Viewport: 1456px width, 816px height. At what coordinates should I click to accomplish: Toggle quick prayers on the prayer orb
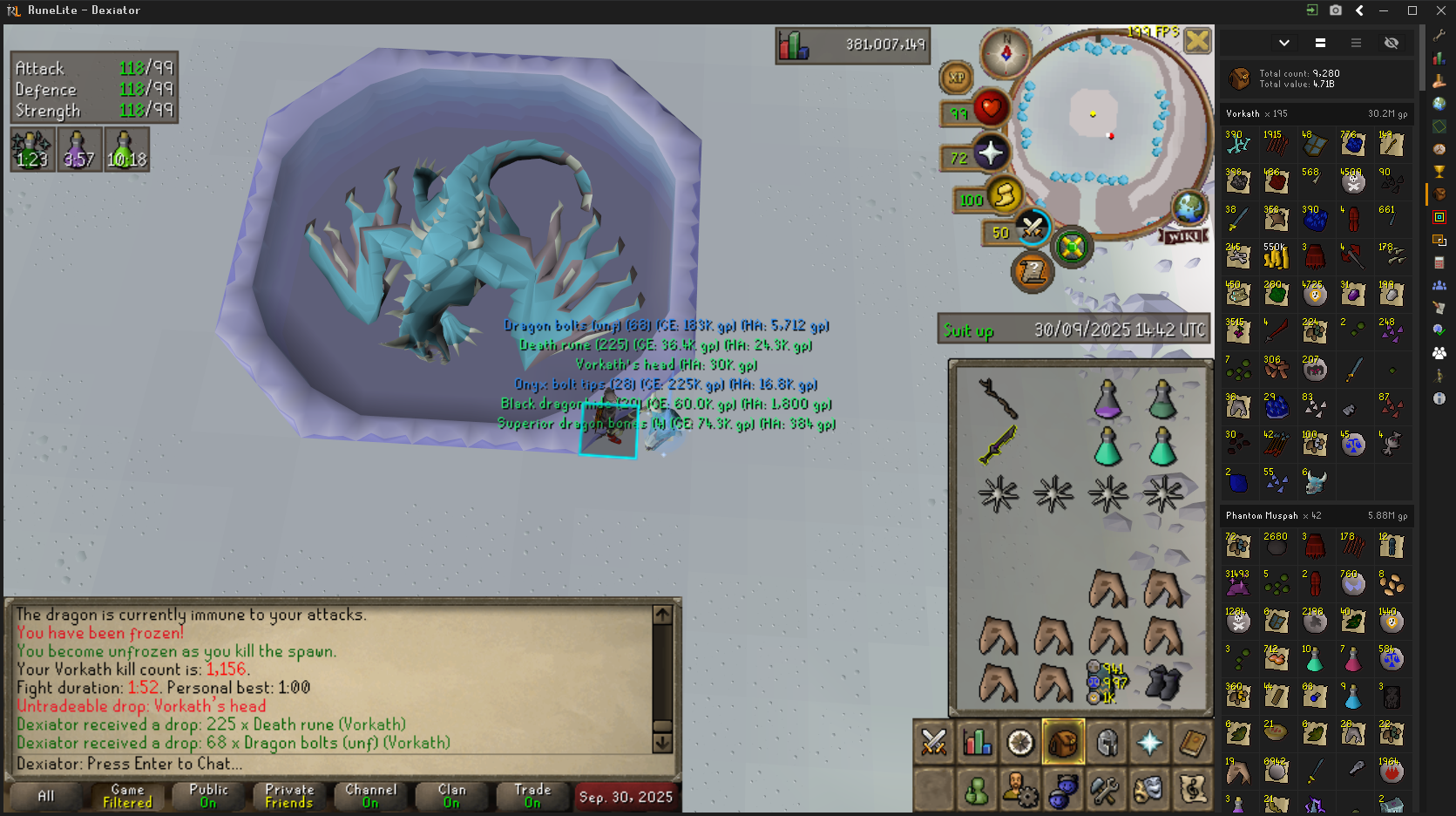click(x=991, y=153)
